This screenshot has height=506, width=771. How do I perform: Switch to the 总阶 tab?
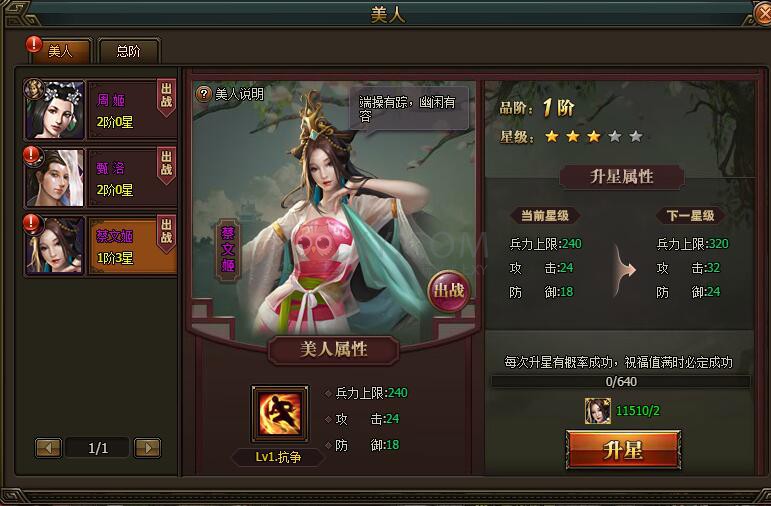pyautogui.click(x=128, y=51)
